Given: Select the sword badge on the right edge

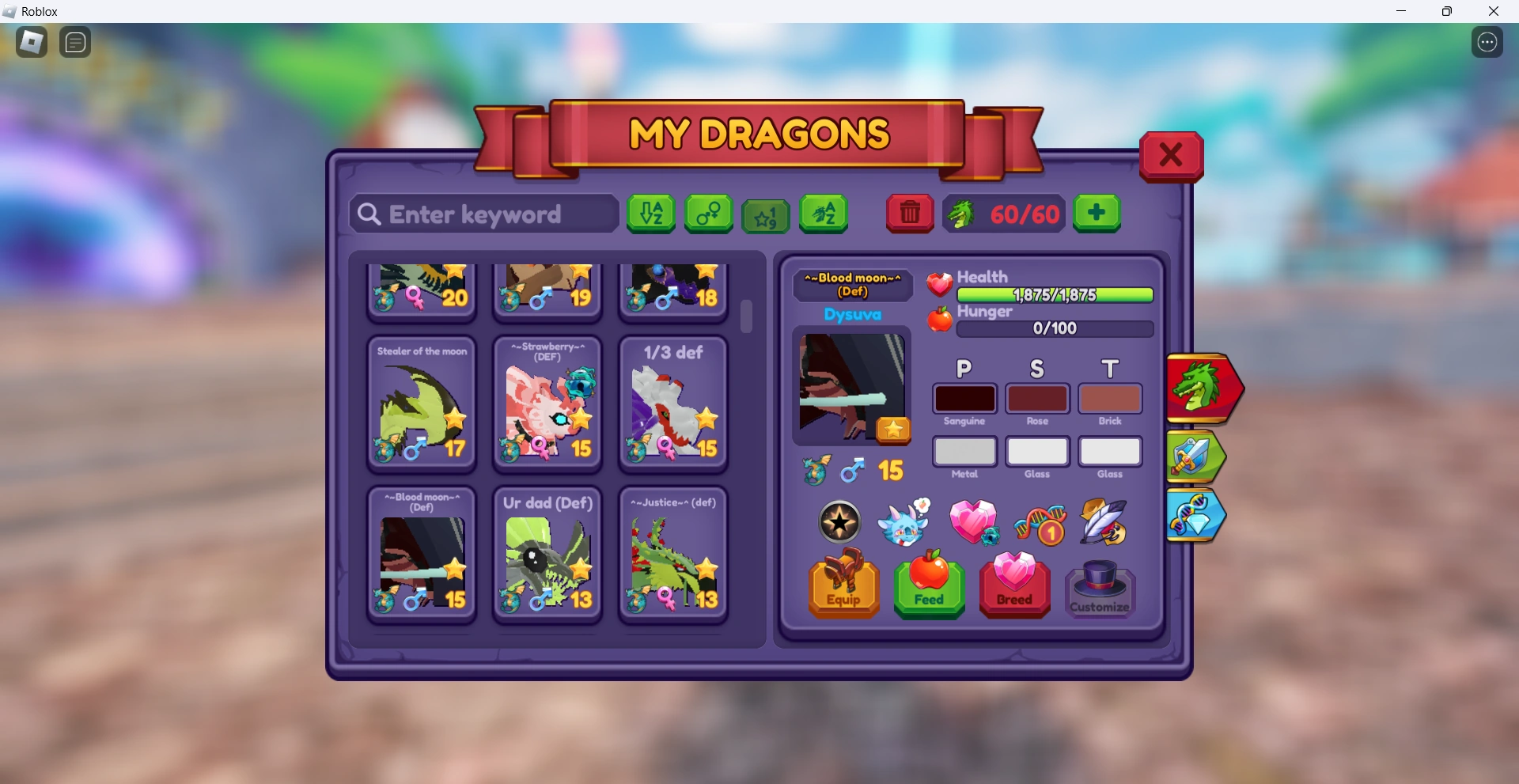Looking at the screenshot, I should tap(1197, 457).
